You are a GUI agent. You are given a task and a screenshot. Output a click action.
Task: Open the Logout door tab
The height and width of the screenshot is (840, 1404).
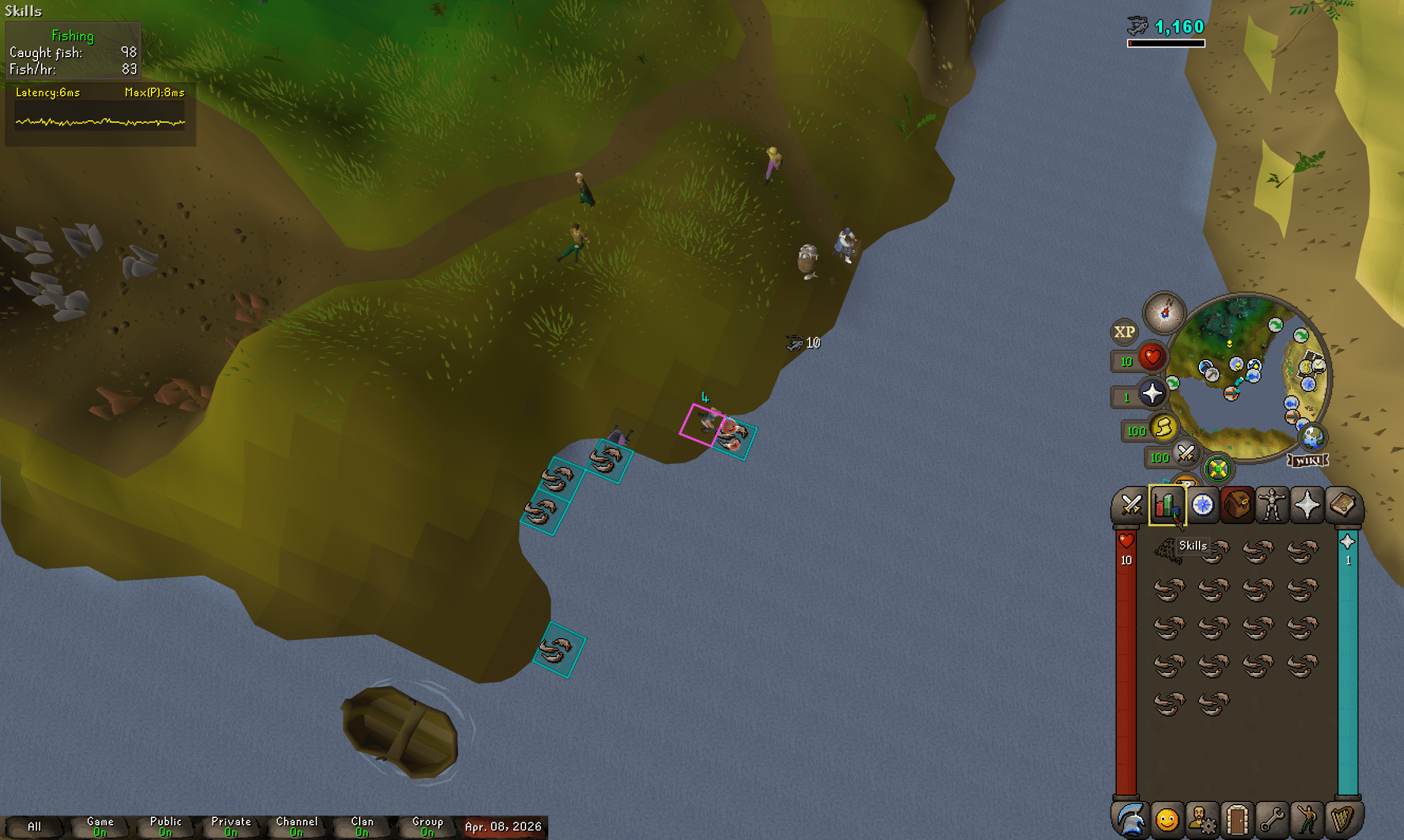[x=1237, y=819]
